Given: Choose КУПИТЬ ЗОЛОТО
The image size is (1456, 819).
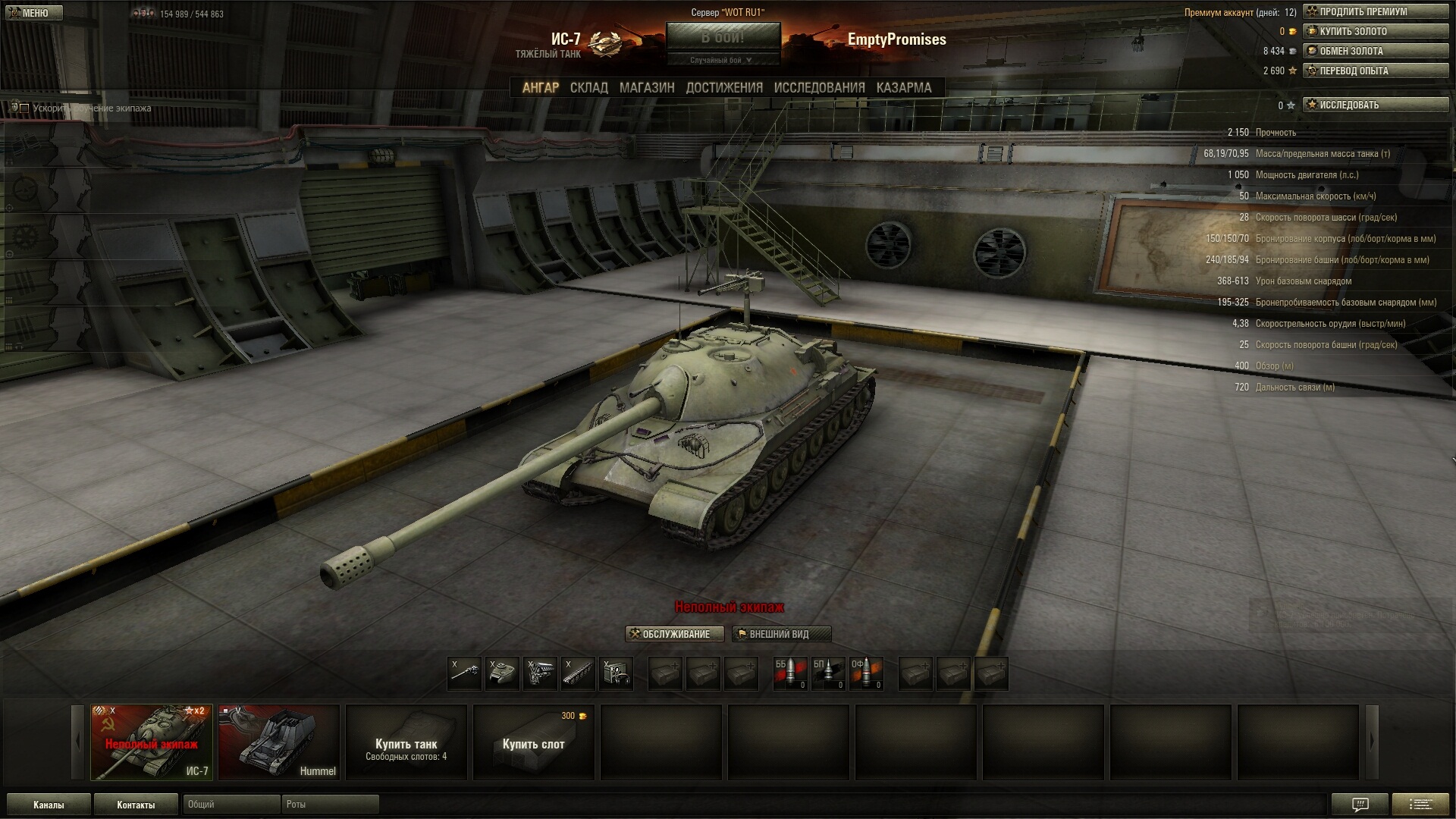Looking at the screenshot, I should 1375,31.
